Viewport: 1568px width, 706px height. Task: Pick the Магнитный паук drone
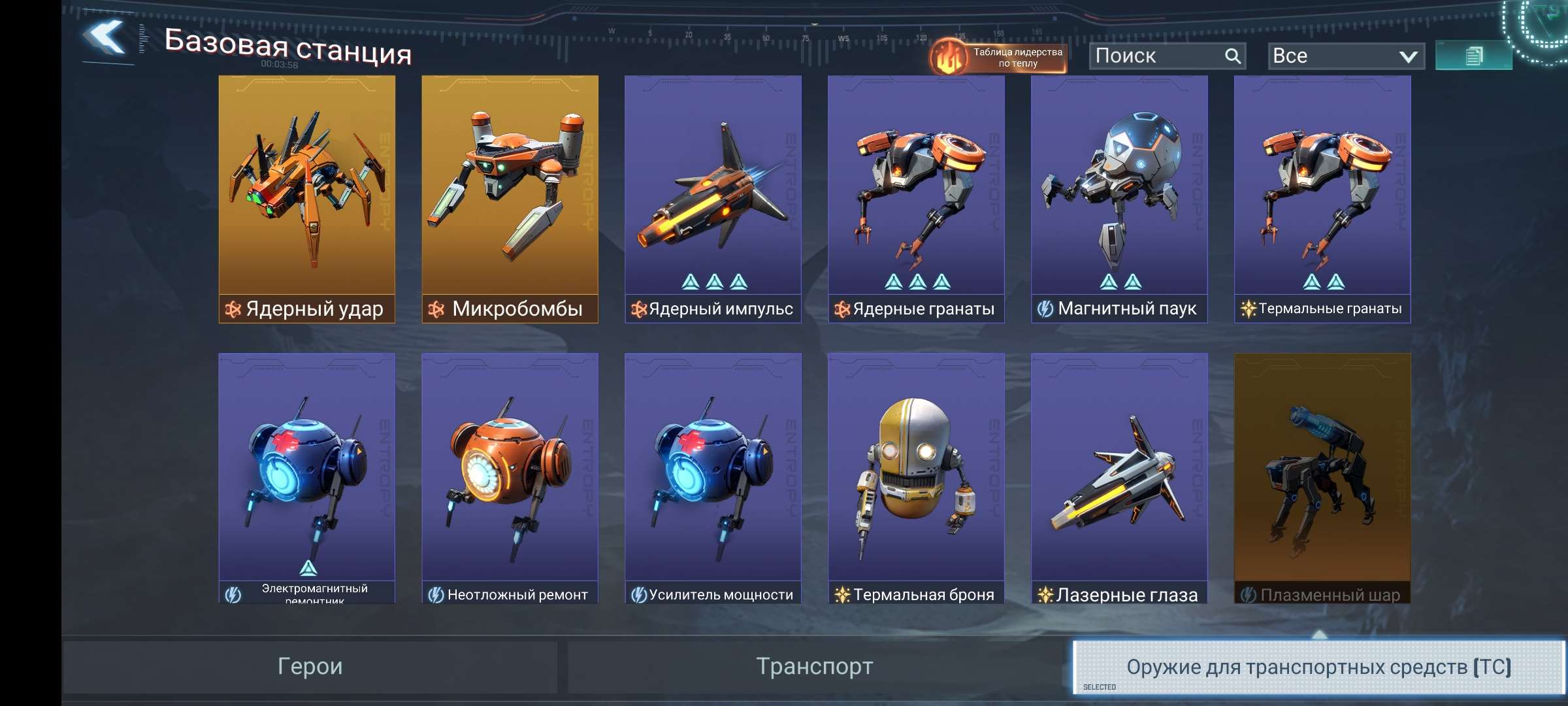pos(1120,196)
